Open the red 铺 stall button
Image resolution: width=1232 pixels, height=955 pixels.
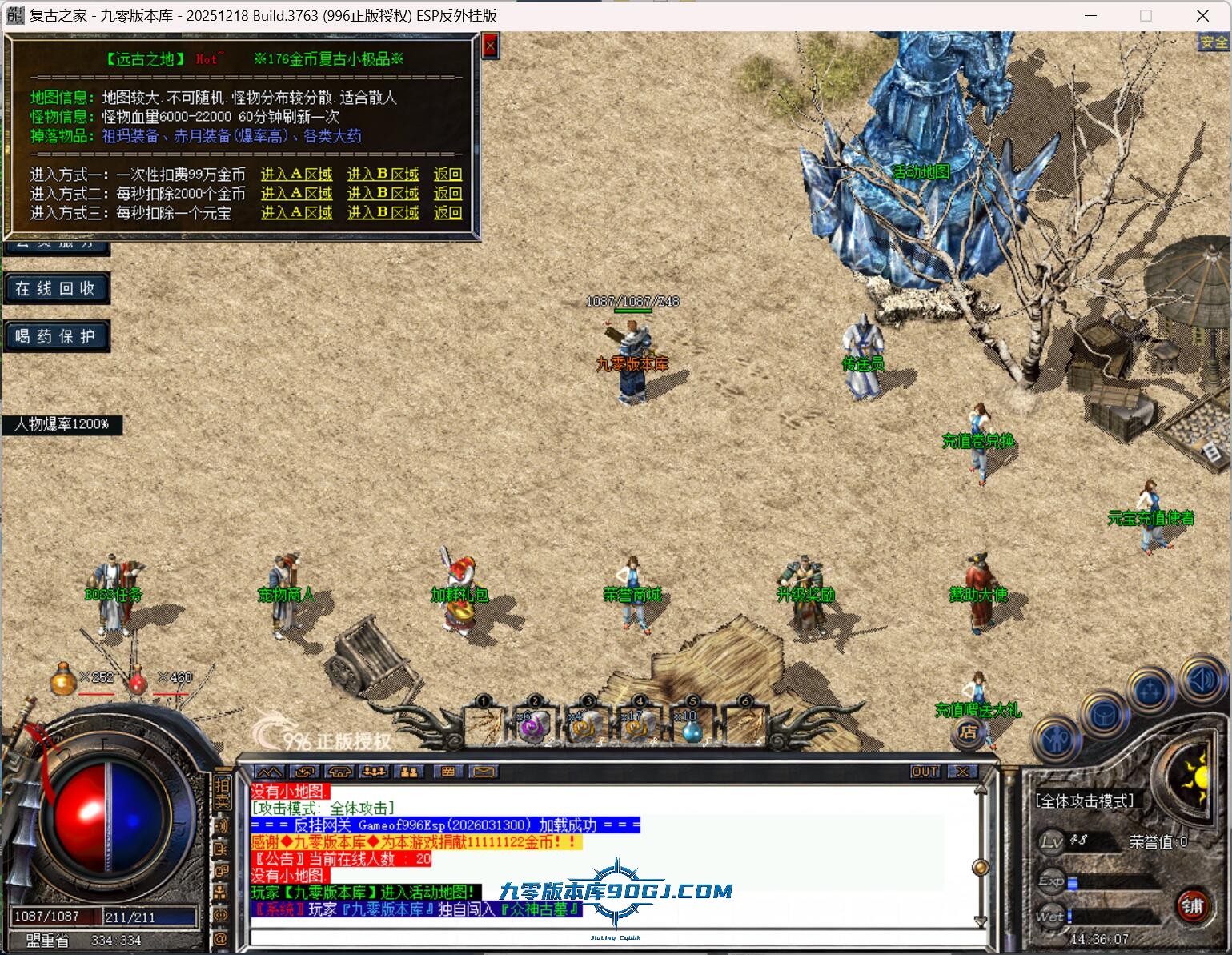point(1192,906)
